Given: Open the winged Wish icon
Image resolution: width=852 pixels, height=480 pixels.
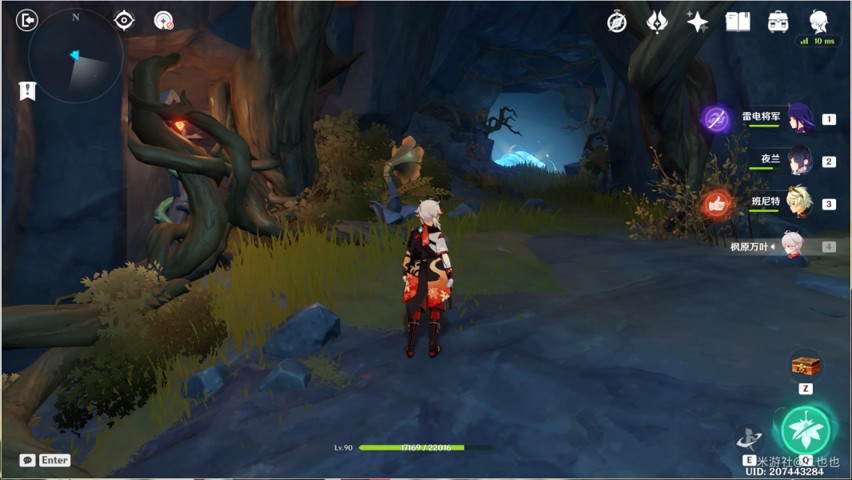Looking at the screenshot, I should coord(657,21).
